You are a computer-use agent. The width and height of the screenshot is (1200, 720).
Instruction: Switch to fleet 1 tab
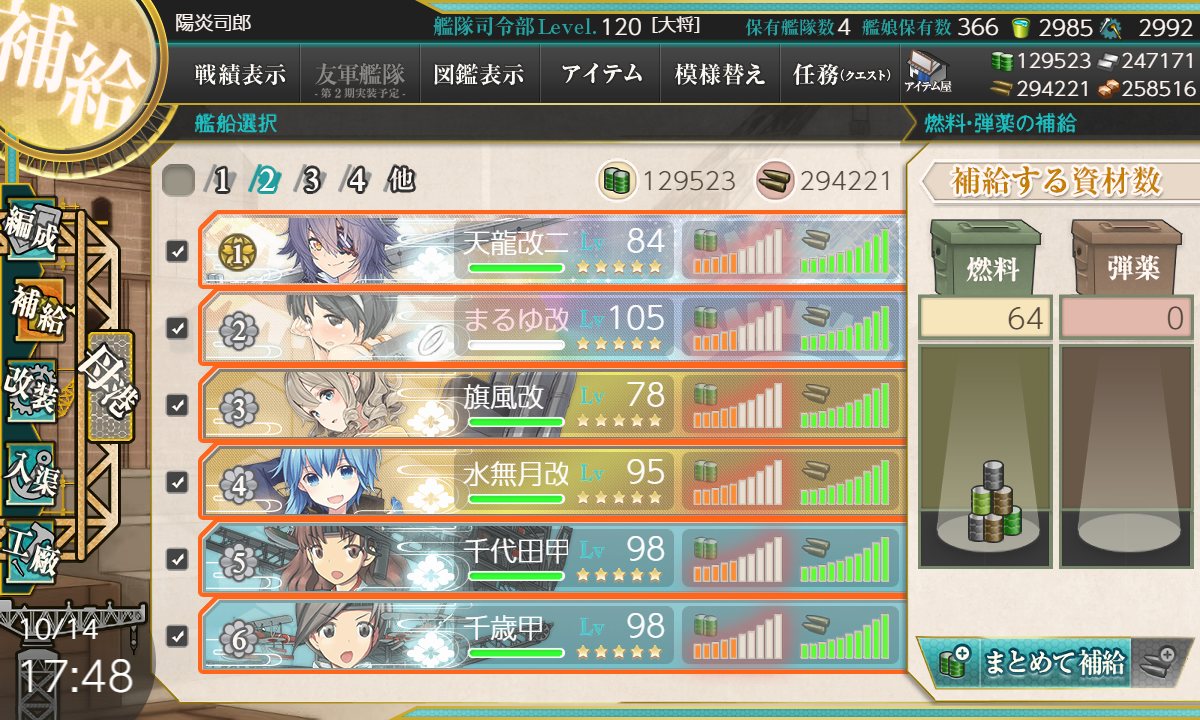pos(222,181)
